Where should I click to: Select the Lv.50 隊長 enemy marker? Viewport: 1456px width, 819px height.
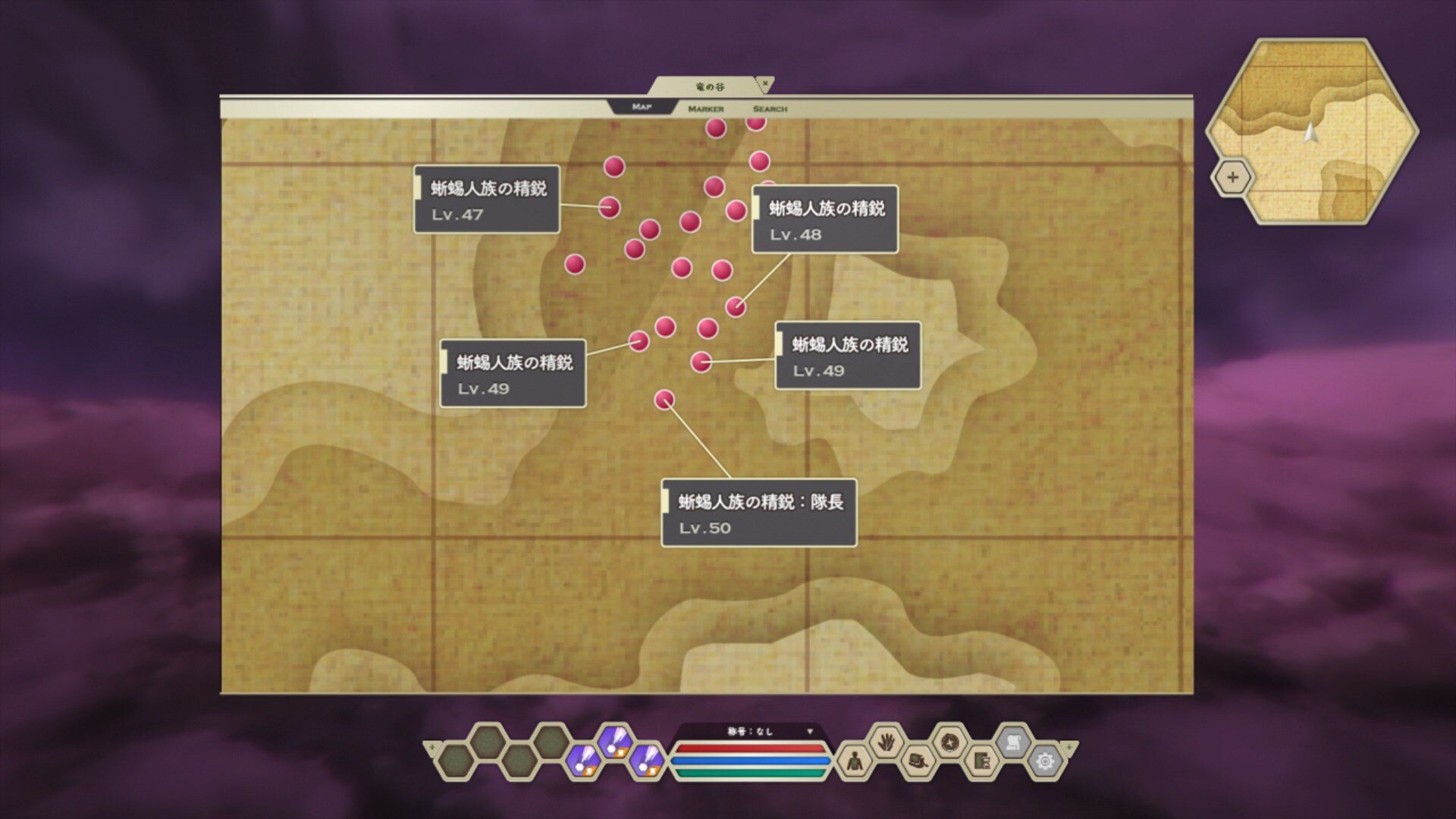click(664, 400)
